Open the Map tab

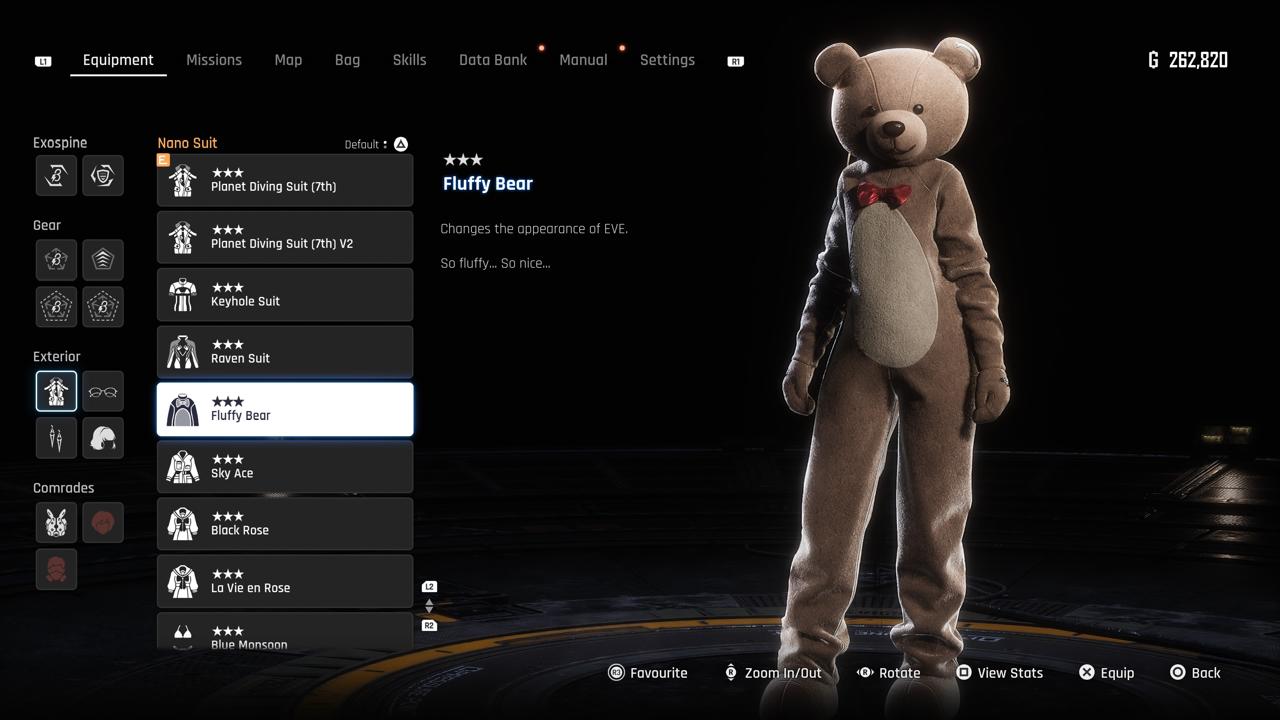coord(288,60)
